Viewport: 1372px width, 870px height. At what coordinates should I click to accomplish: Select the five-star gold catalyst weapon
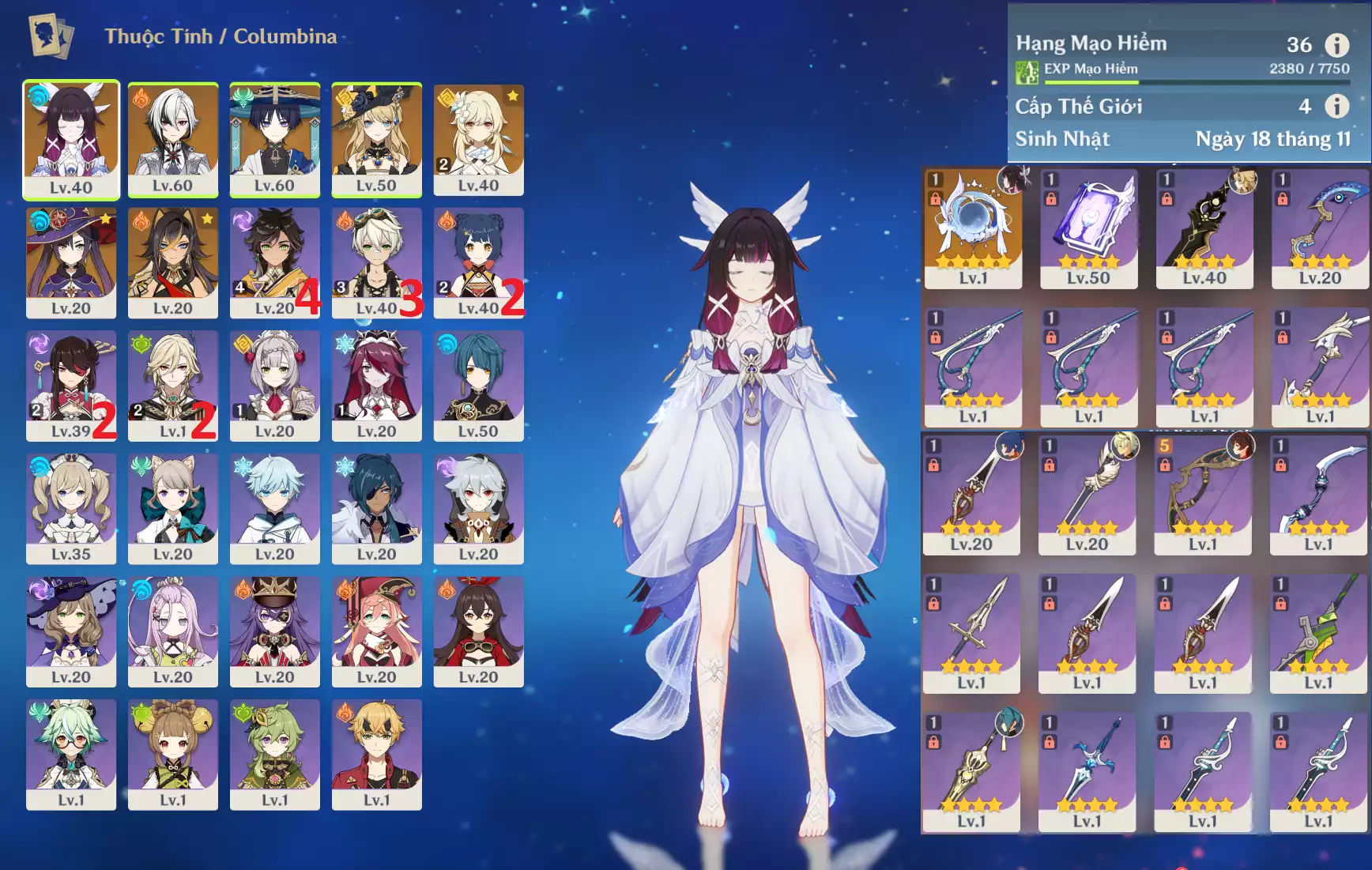(x=973, y=228)
